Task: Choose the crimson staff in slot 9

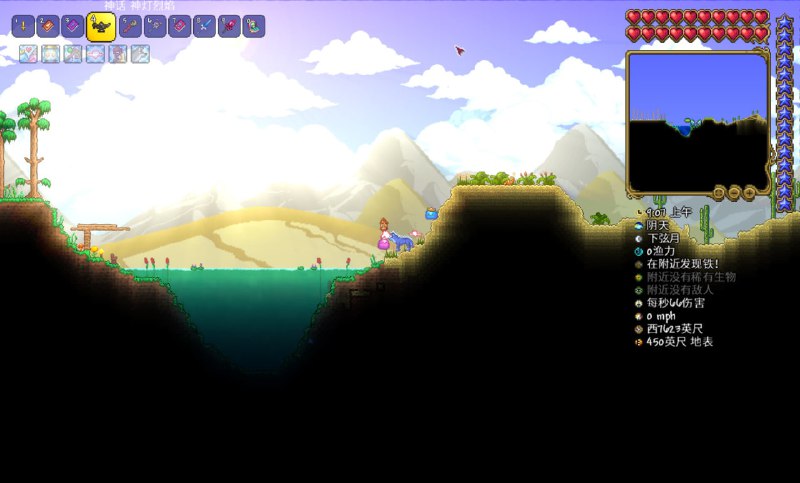Action: pyautogui.click(x=229, y=26)
